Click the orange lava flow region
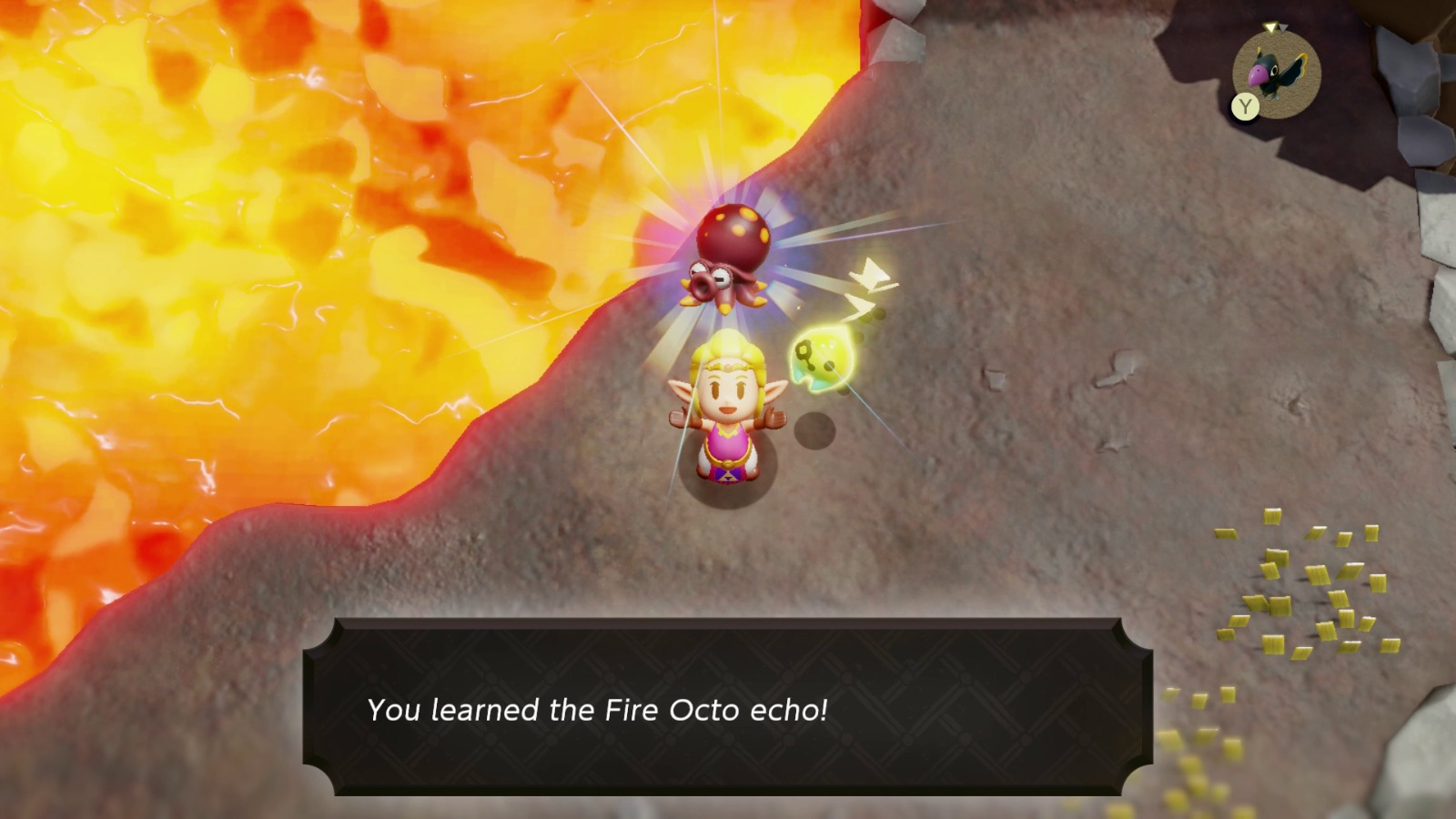This screenshot has height=819, width=1456. coord(273,227)
